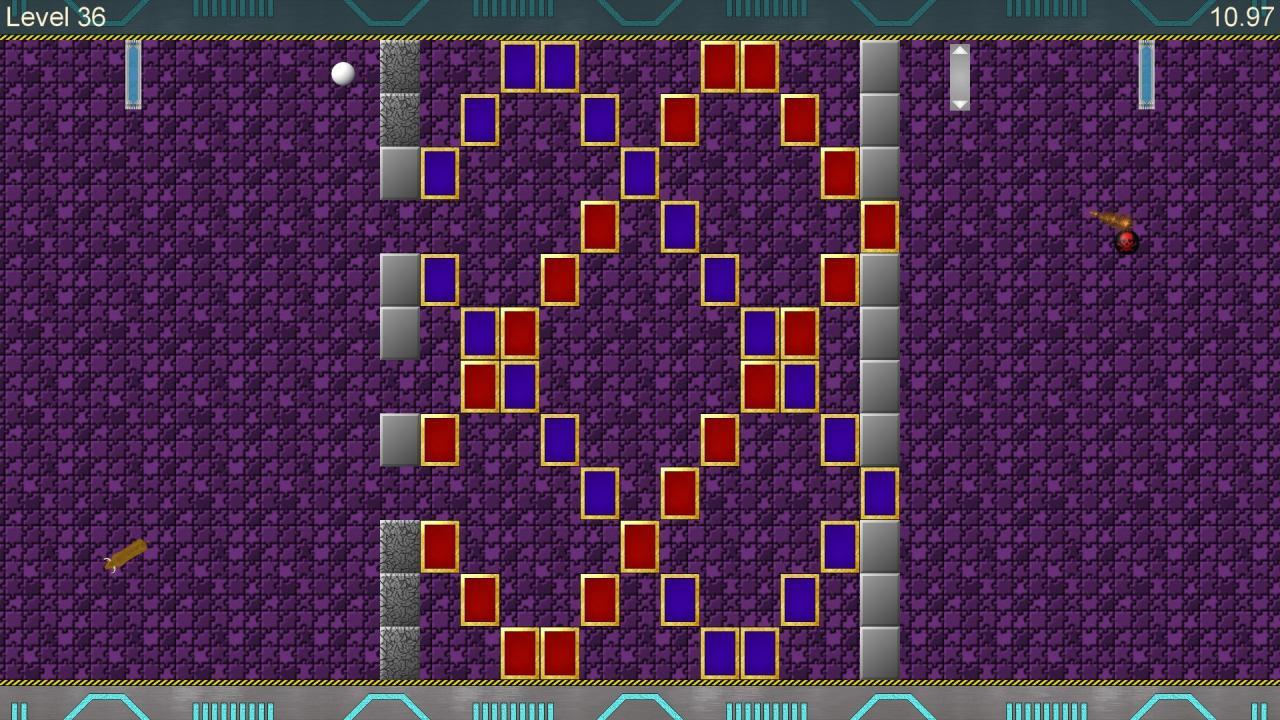Click the top-left purple brick pair
1280x720 pixels.
539,68
